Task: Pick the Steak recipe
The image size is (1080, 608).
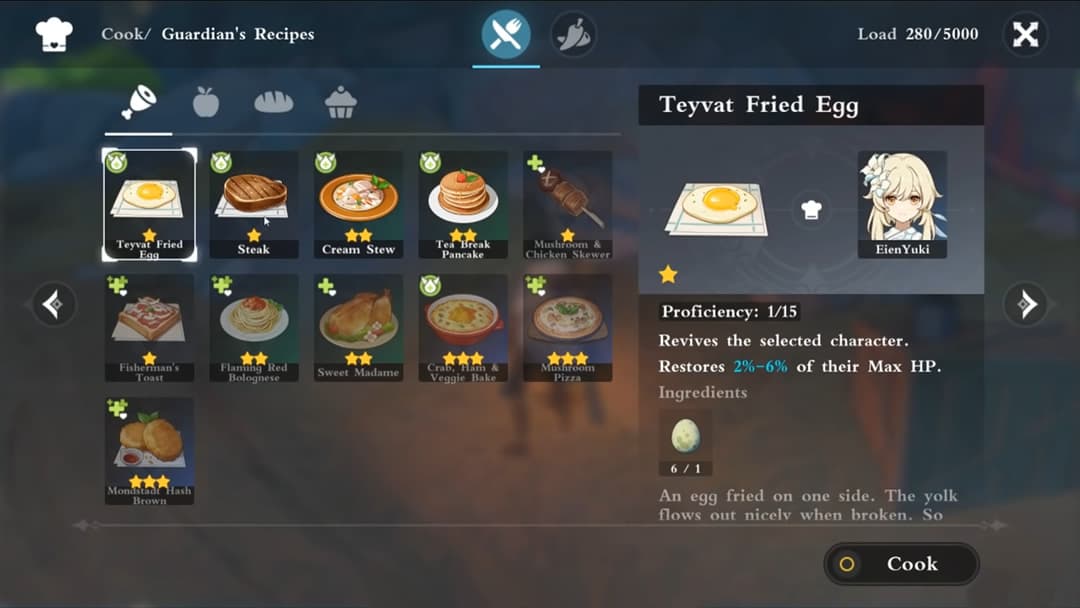Action: point(254,205)
